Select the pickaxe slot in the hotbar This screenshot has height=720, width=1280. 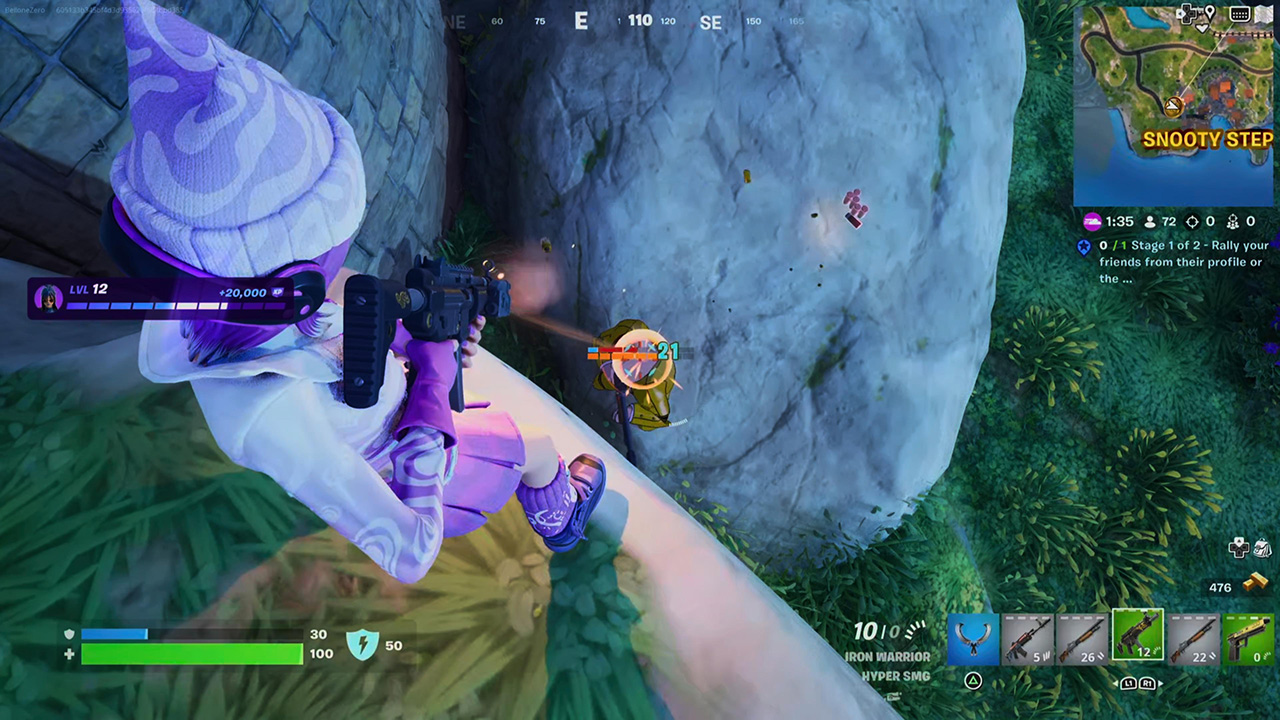[x=975, y=640]
